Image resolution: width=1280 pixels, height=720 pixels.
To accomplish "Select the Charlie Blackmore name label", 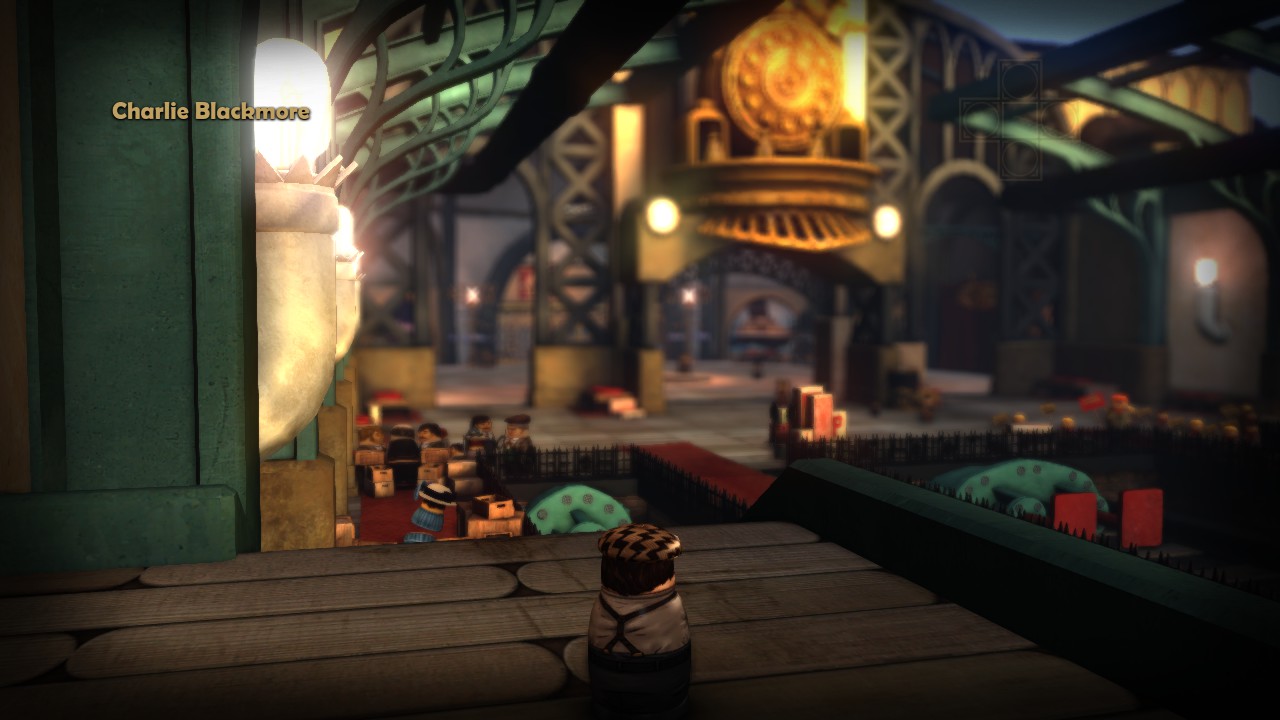I will (210, 111).
